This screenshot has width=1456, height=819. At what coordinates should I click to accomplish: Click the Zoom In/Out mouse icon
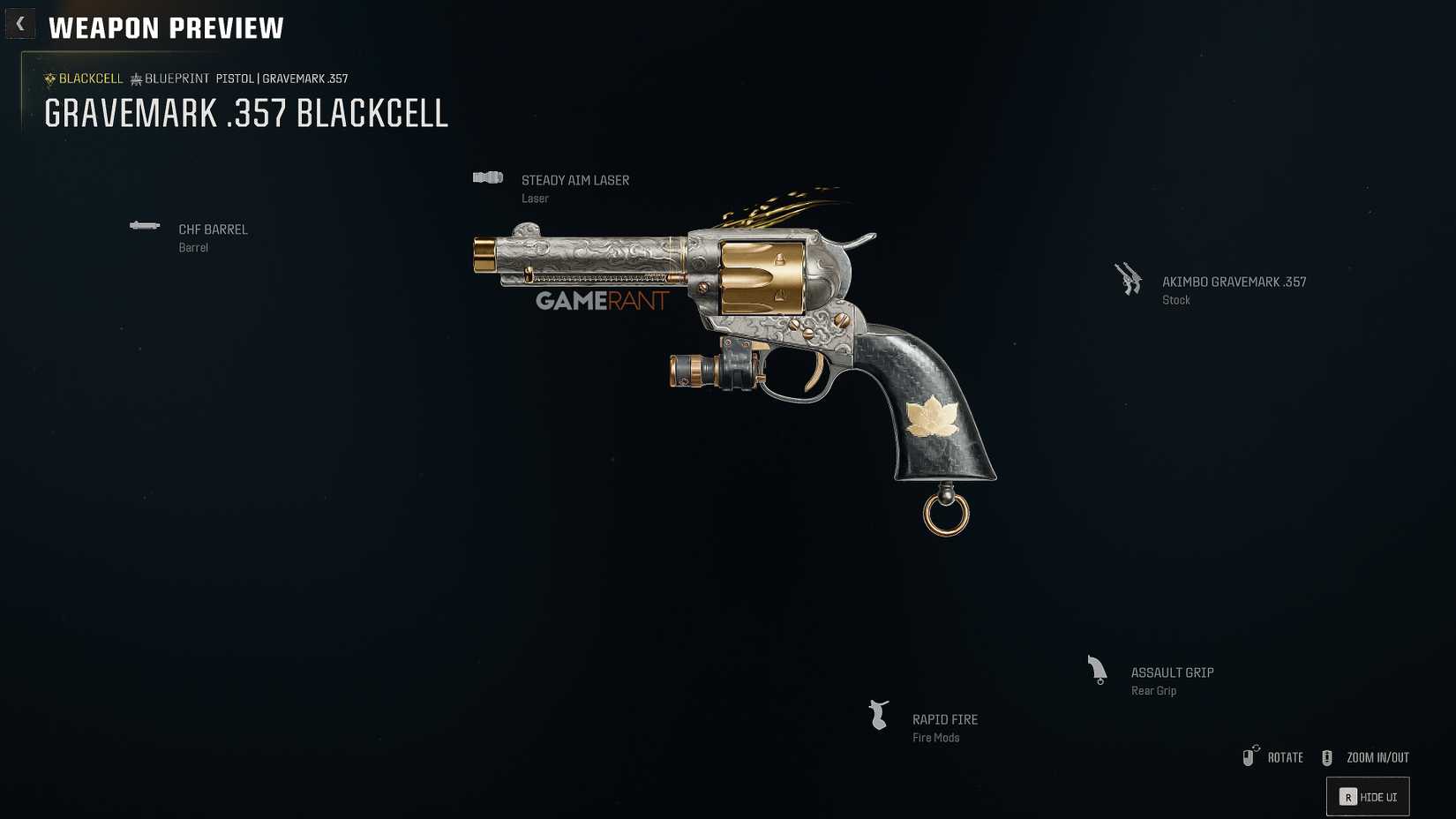tap(1326, 756)
